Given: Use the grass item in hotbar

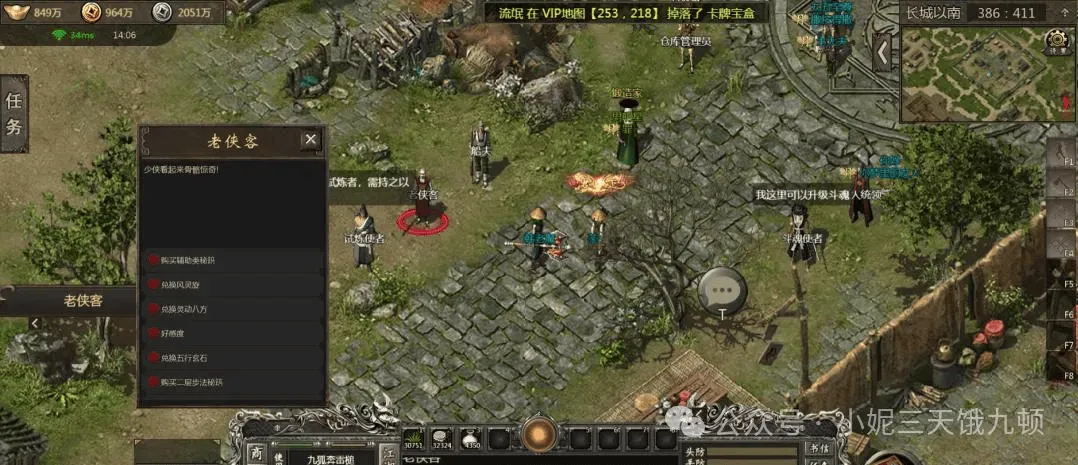Looking at the screenshot, I should tap(415, 438).
